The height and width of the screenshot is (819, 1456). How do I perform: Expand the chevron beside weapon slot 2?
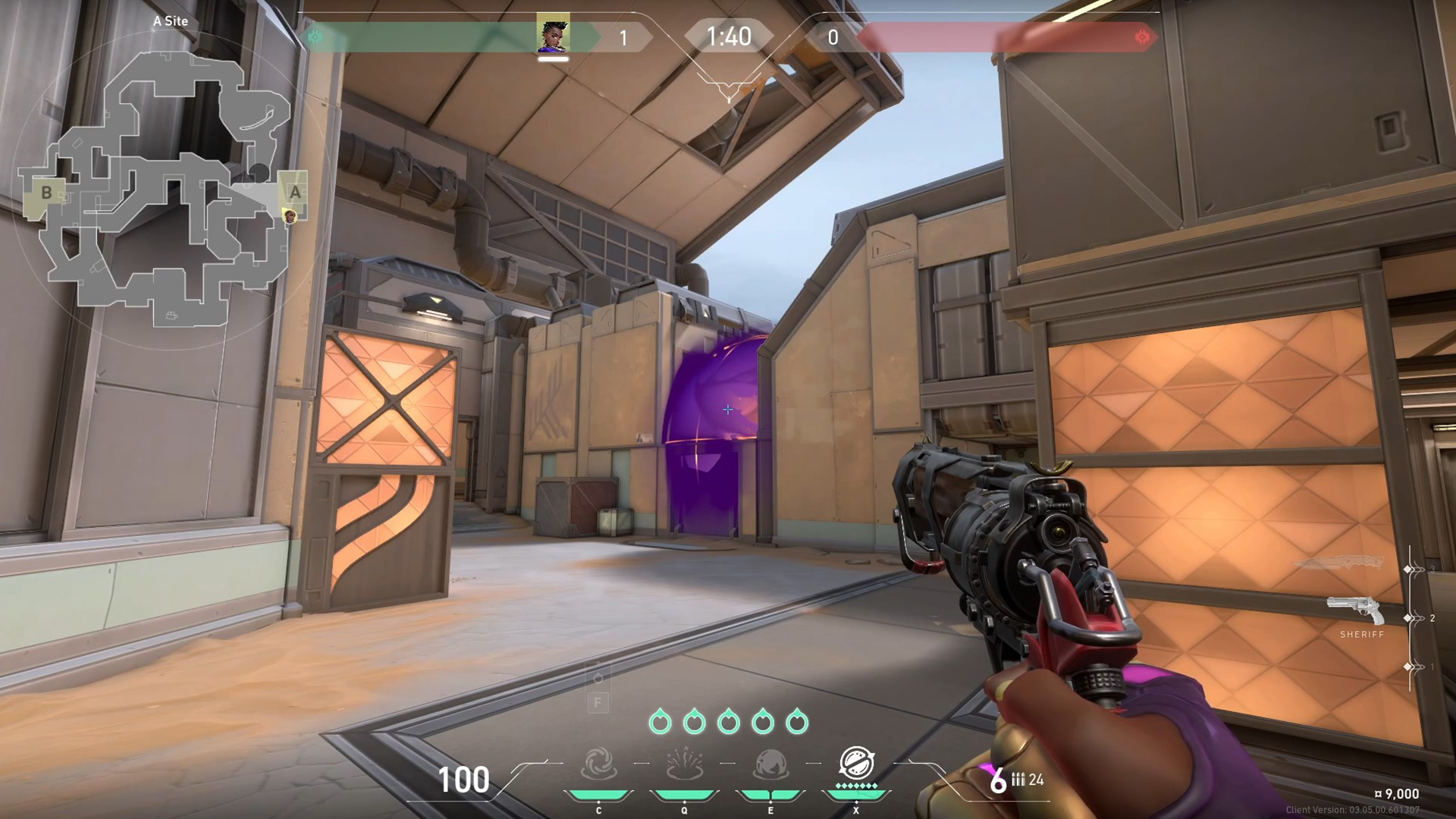pyautogui.click(x=1418, y=617)
